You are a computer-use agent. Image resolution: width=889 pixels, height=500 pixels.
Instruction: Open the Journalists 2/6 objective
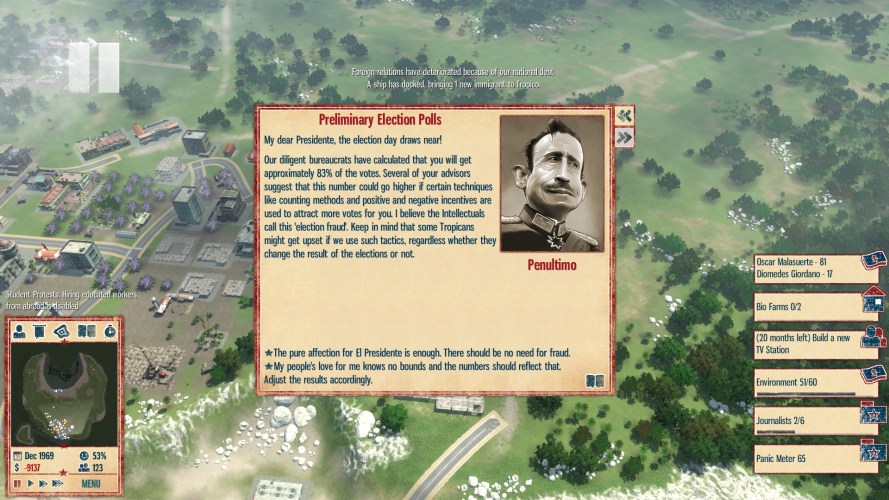(x=807, y=421)
